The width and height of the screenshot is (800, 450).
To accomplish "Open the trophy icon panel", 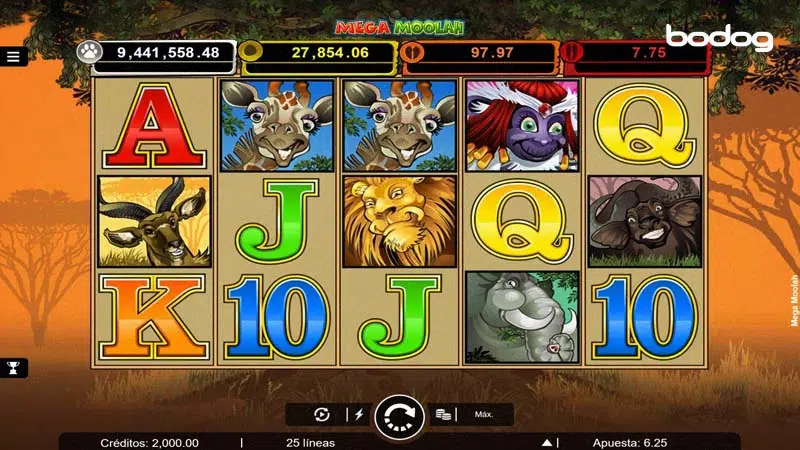I will pos(14,367).
